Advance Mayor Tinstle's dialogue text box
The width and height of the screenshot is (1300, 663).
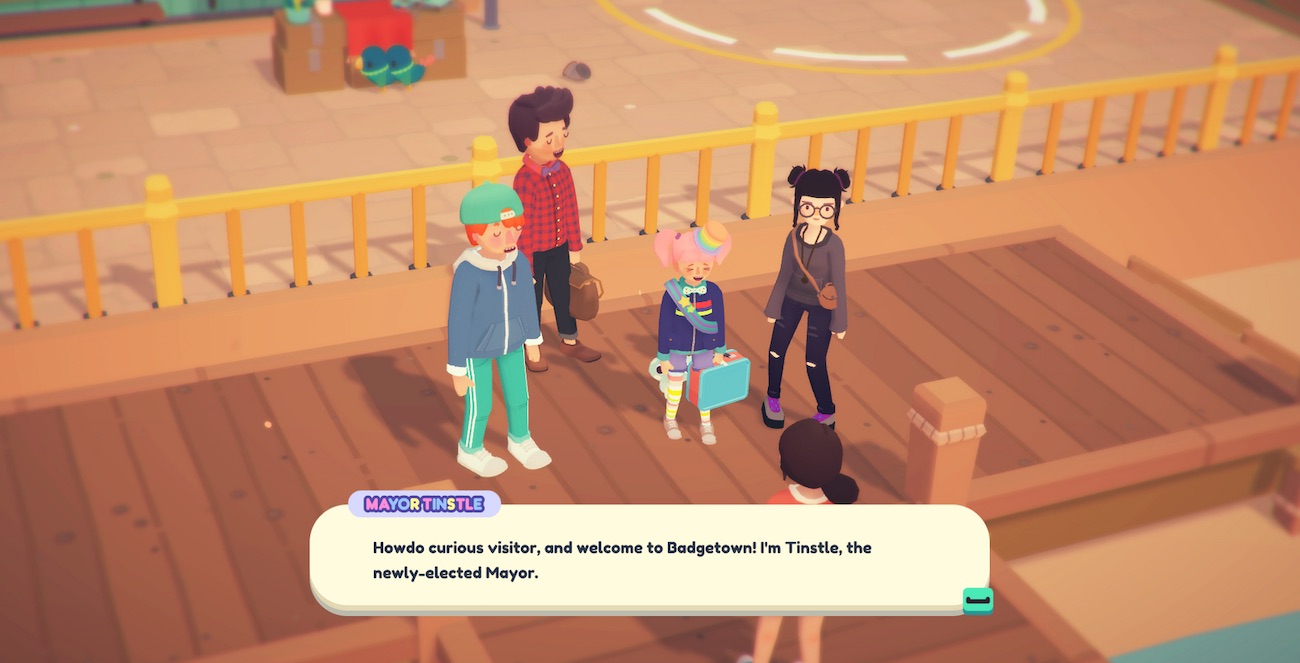point(977,600)
